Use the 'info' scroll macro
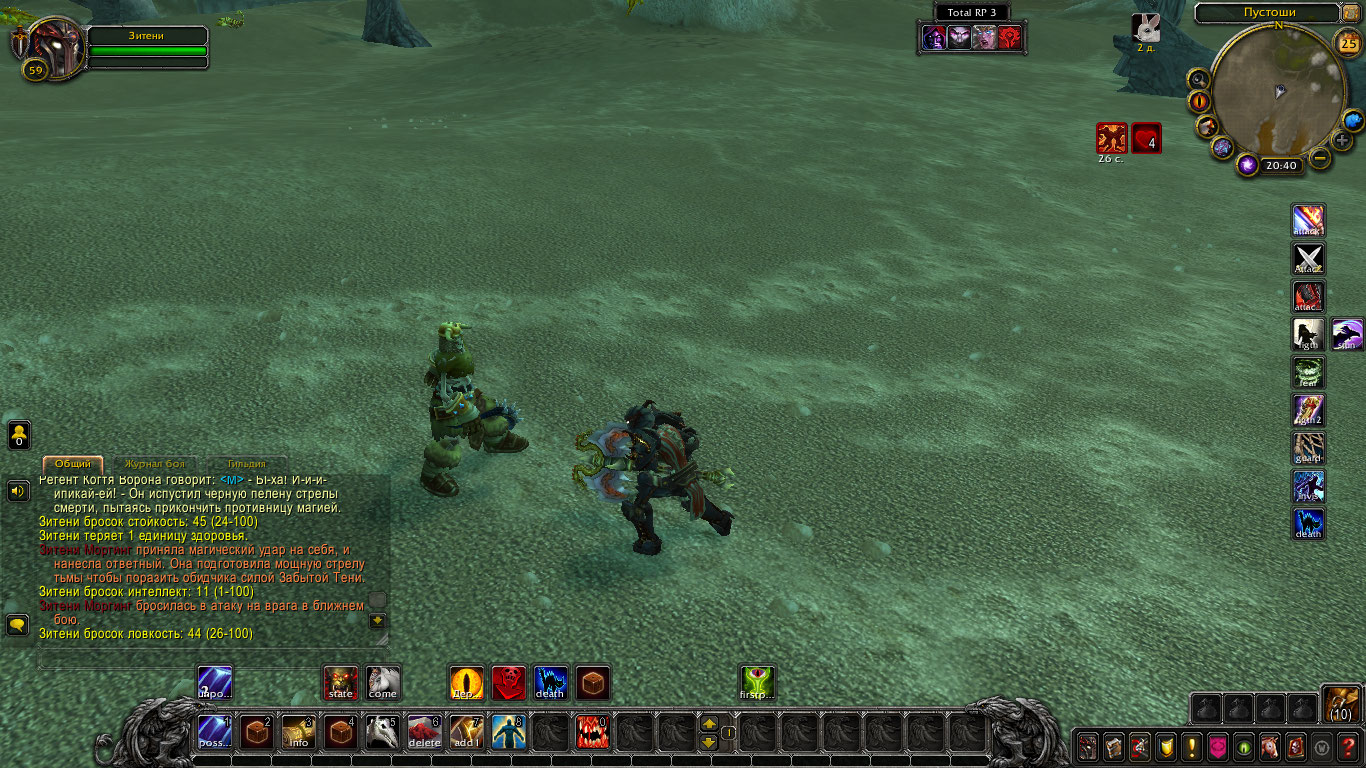Image resolution: width=1366 pixels, height=768 pixels. pyautogui.click(x=299, y=732)
